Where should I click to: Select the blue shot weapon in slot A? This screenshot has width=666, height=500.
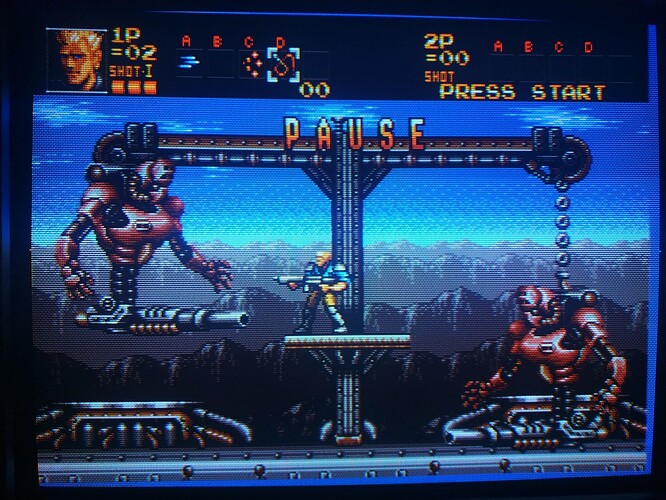pyautogui.click(x=187, y=63)
